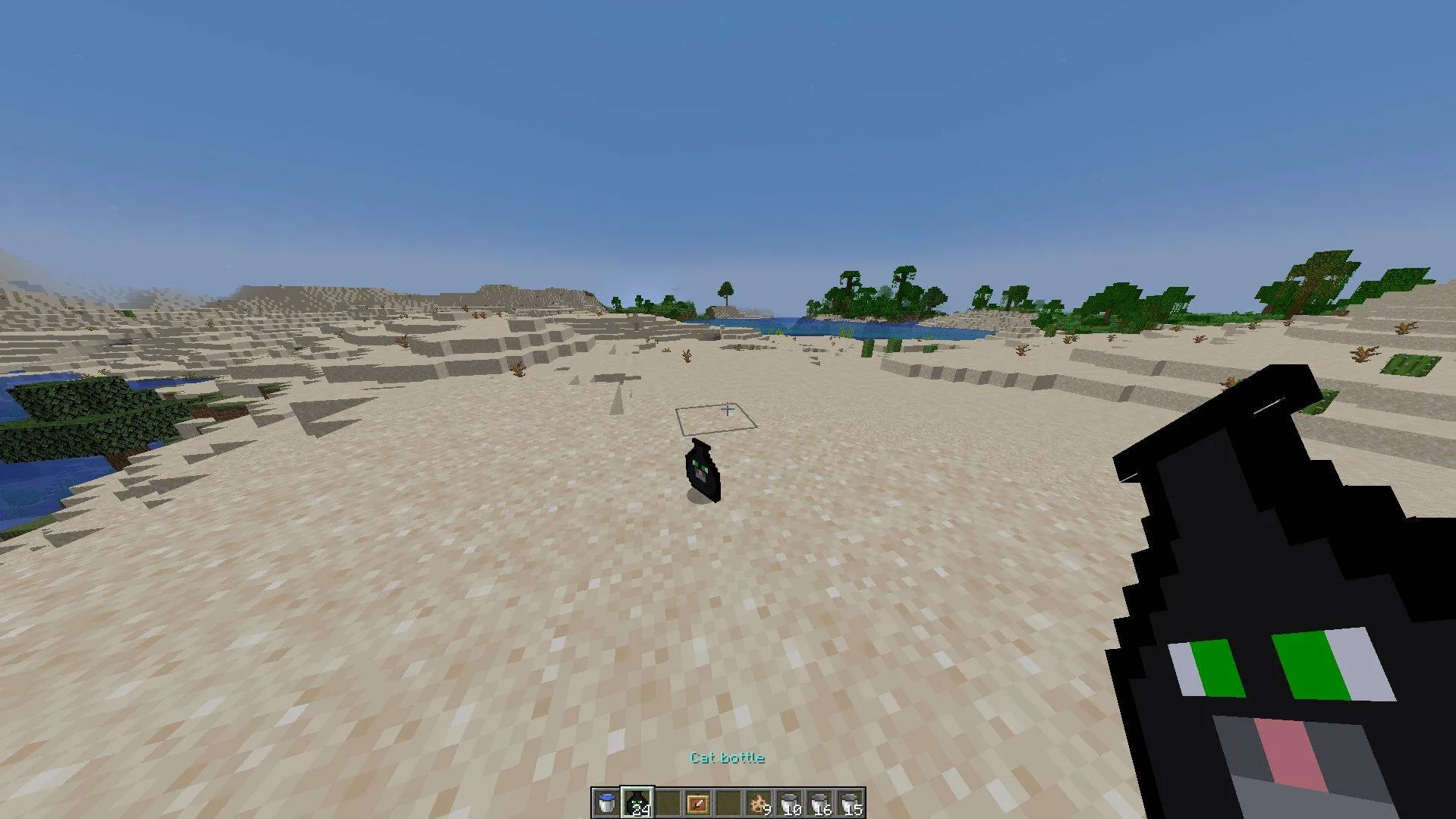
Task: Select the cookie stack of 9
Action: click(759, 801)
